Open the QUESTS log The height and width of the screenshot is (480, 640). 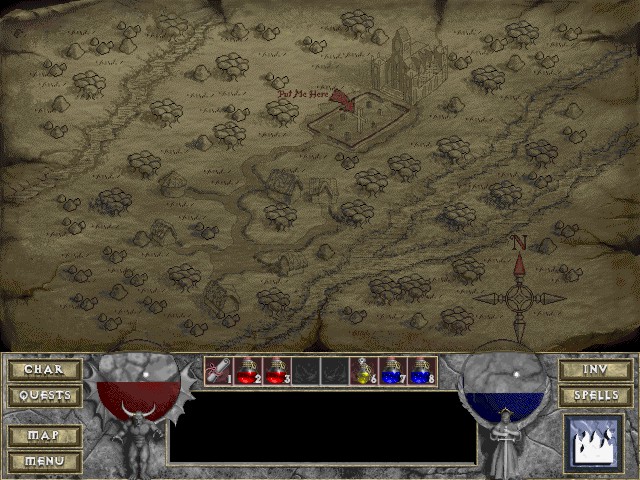click(x=44, y=395)
